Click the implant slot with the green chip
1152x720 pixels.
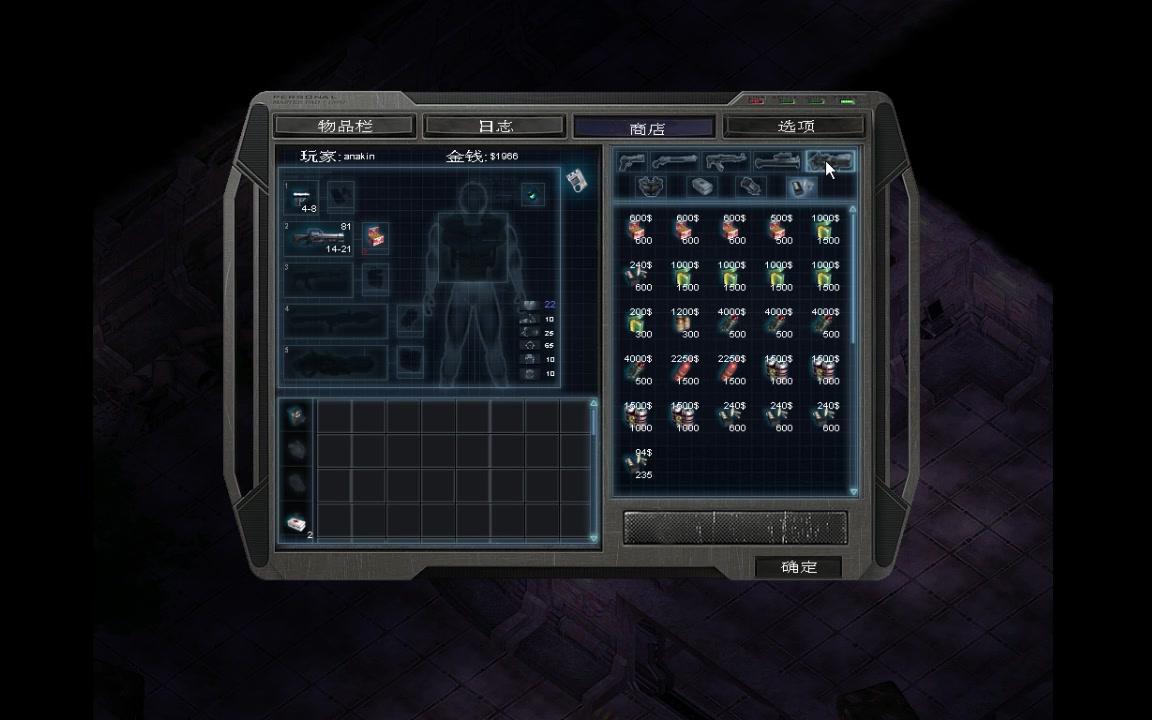tap(532, 195)
